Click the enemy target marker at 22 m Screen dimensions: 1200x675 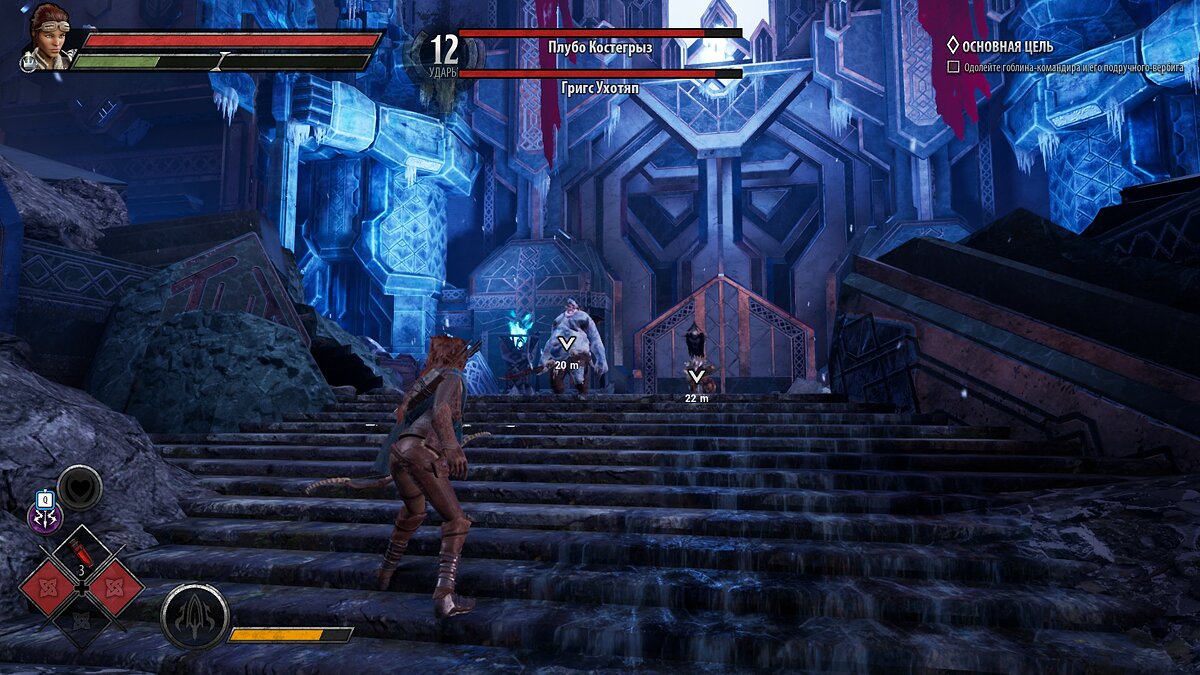697,378
